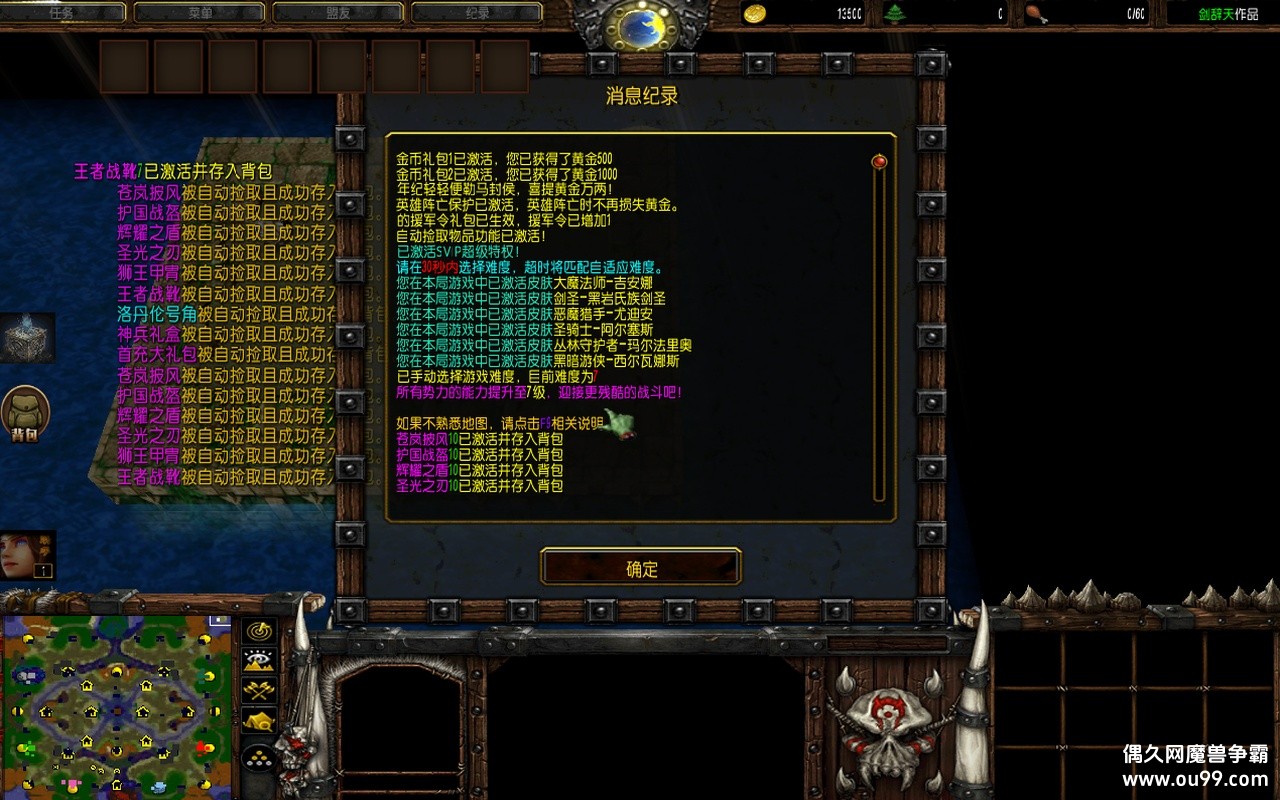Open the 纪录 message log
Viewport: 1280px width, 800px height.
tap(477, 12)
